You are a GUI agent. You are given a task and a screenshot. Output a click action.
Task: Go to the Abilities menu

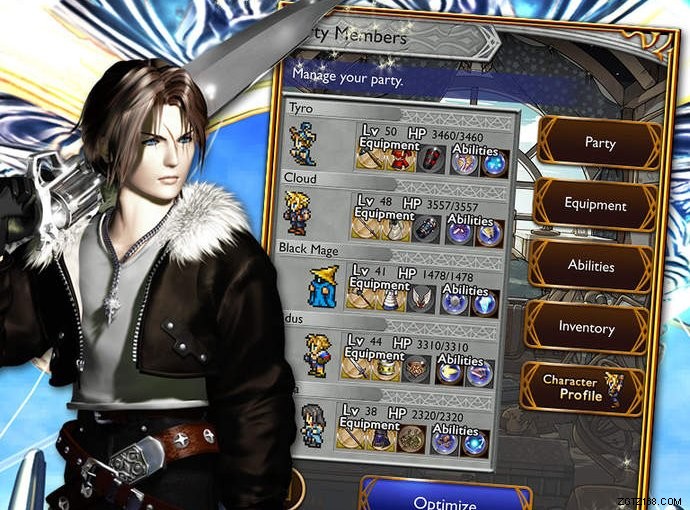[x=591, y=267]
